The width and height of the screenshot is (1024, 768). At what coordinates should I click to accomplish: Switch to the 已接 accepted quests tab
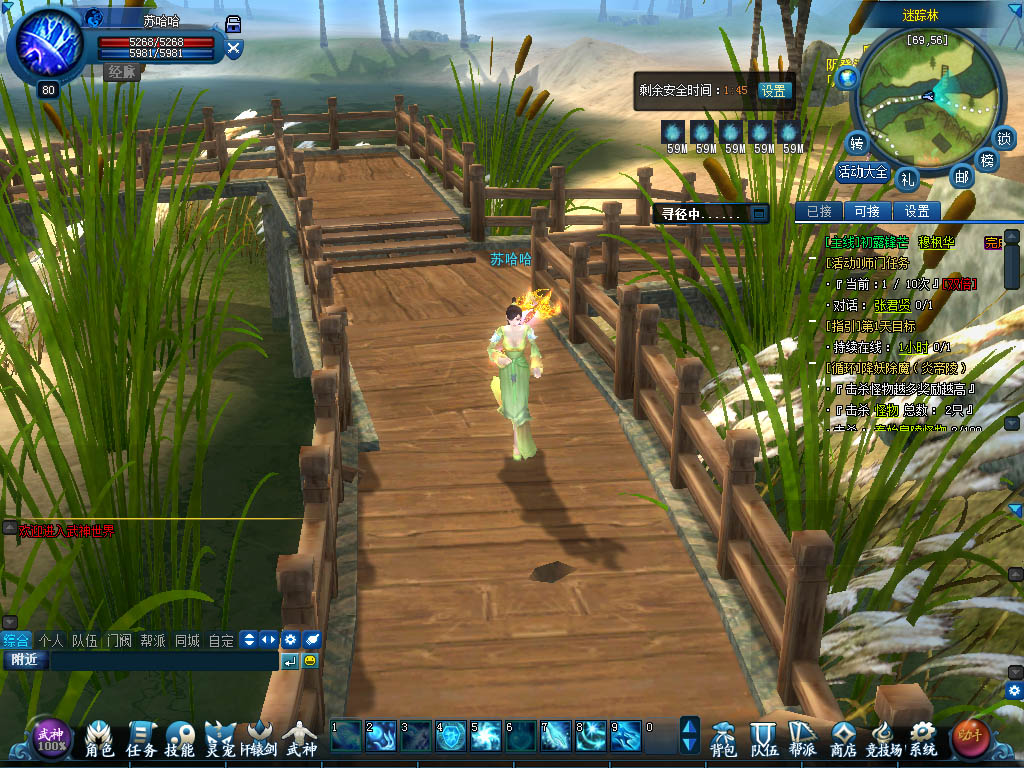819,211
